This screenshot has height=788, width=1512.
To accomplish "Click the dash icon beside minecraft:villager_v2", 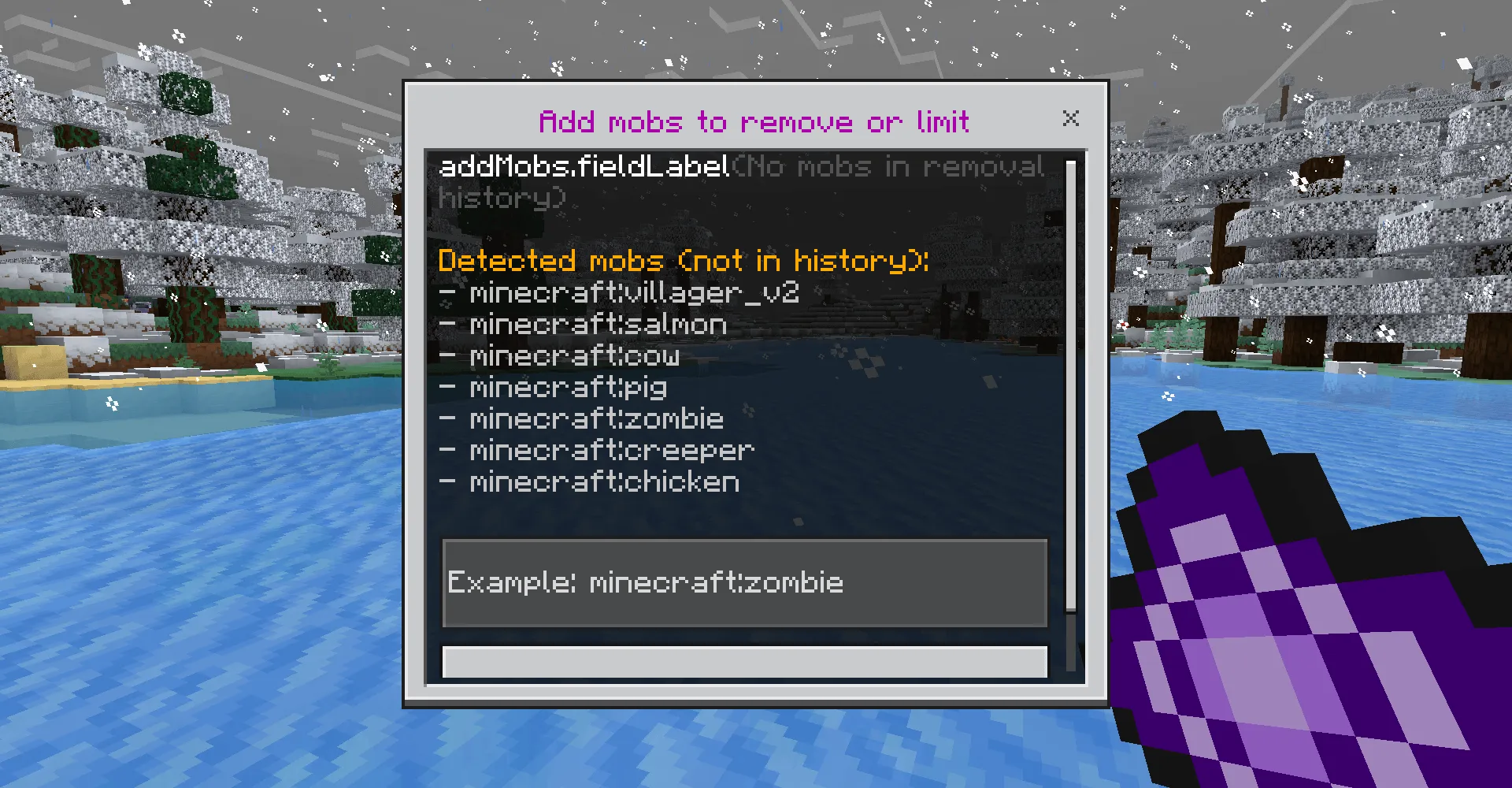I will (448, 292).
